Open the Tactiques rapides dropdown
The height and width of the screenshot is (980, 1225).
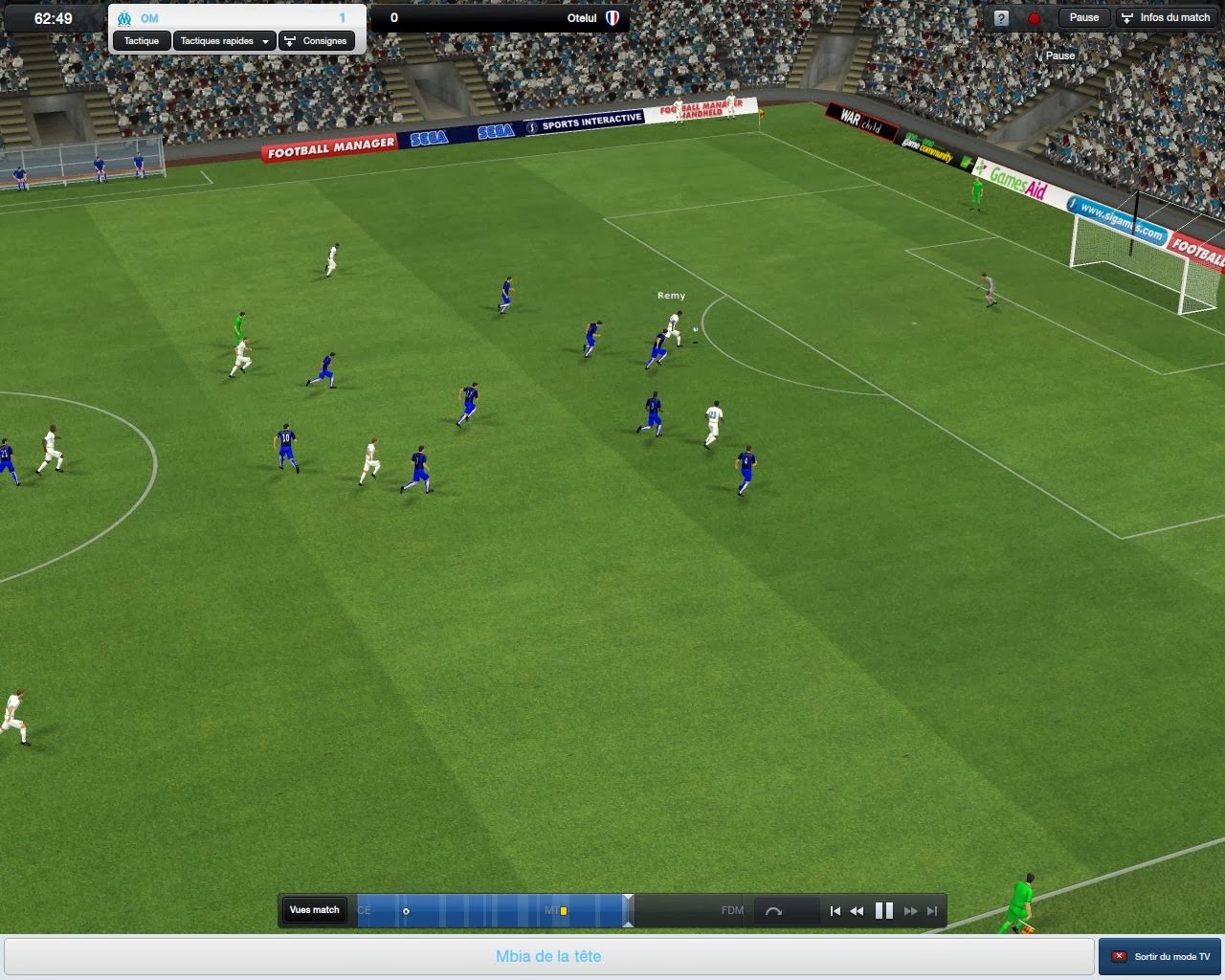(223, 41)
